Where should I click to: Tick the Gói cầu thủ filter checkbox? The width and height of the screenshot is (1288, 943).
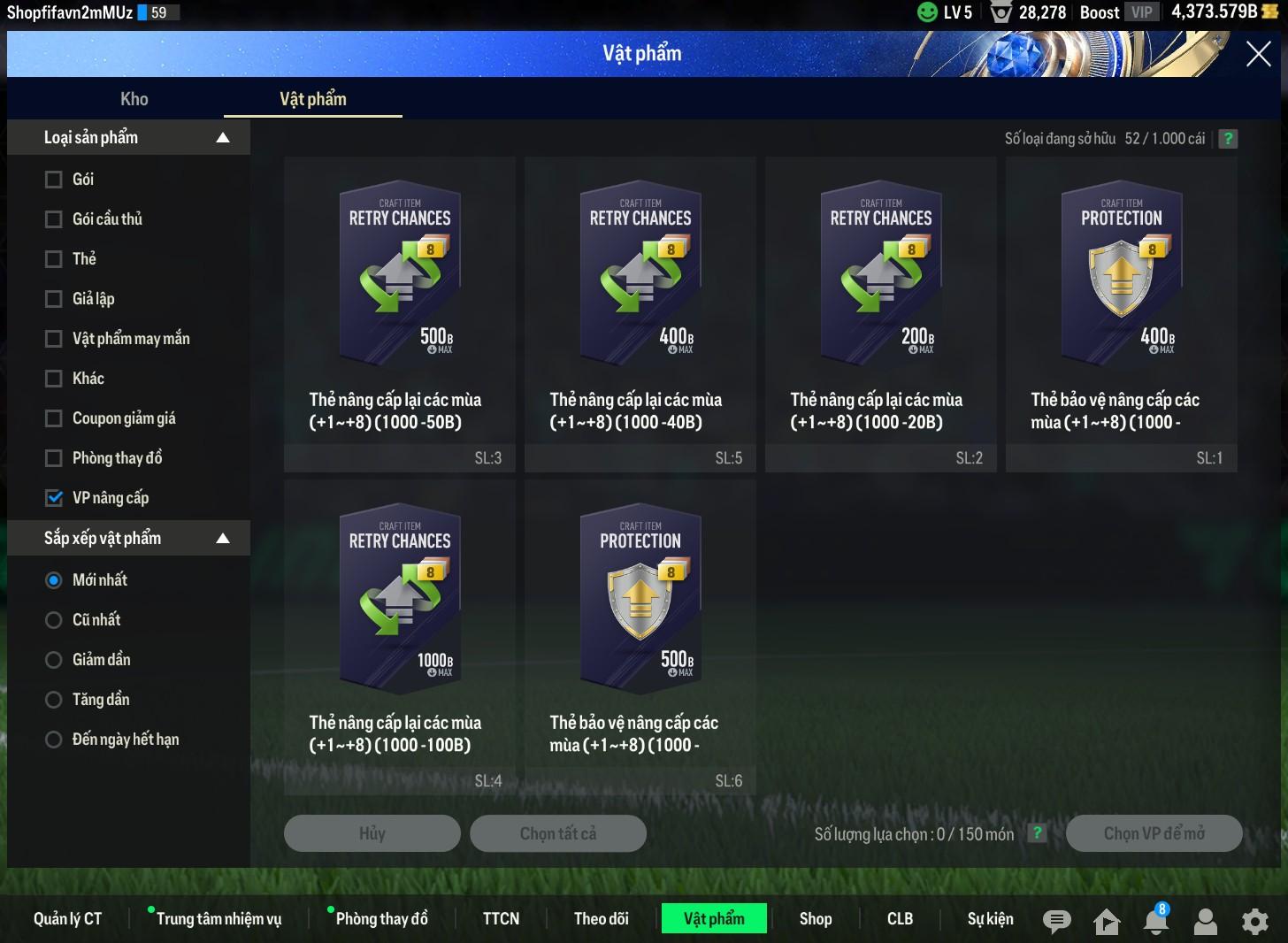click(x=54, y=219)
